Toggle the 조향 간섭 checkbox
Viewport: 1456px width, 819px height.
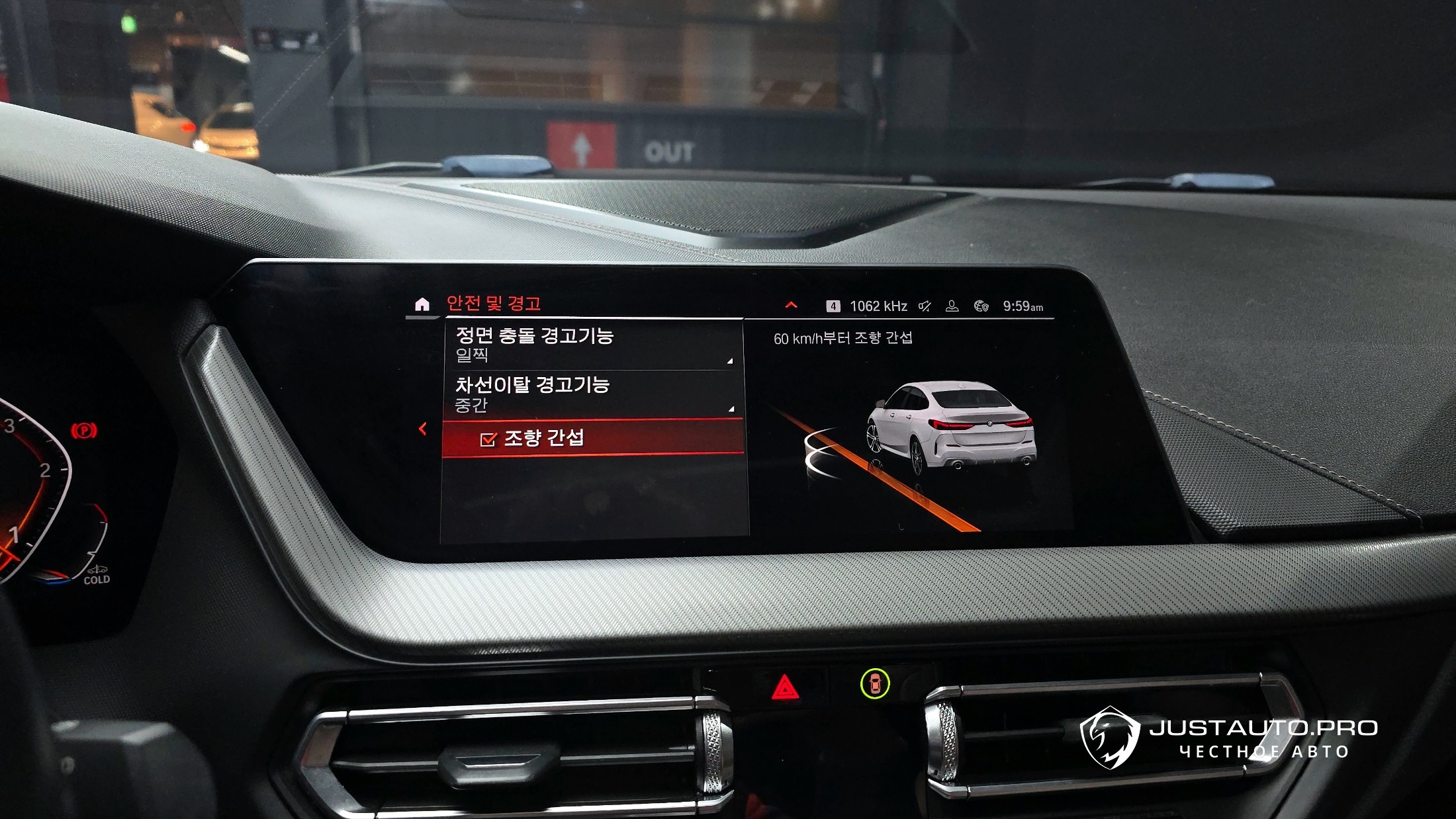click(488, 439)
